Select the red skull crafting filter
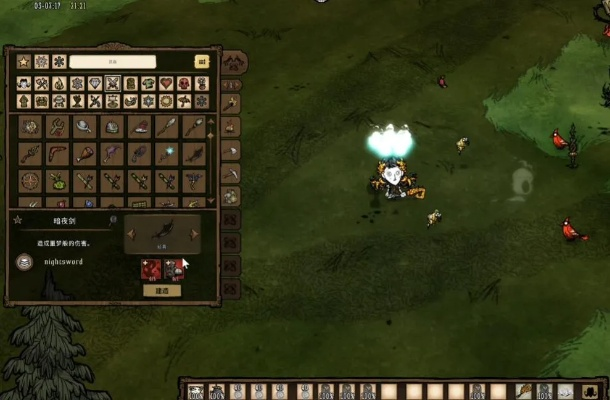Viewport: 610px width, 400px height. coord(184,83)
